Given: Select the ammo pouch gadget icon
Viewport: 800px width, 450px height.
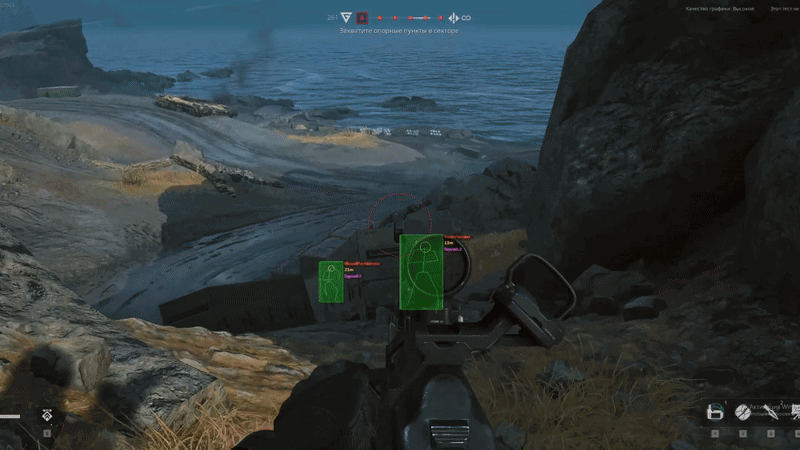Looking at the screenshot, I should [x=715, y=412].
